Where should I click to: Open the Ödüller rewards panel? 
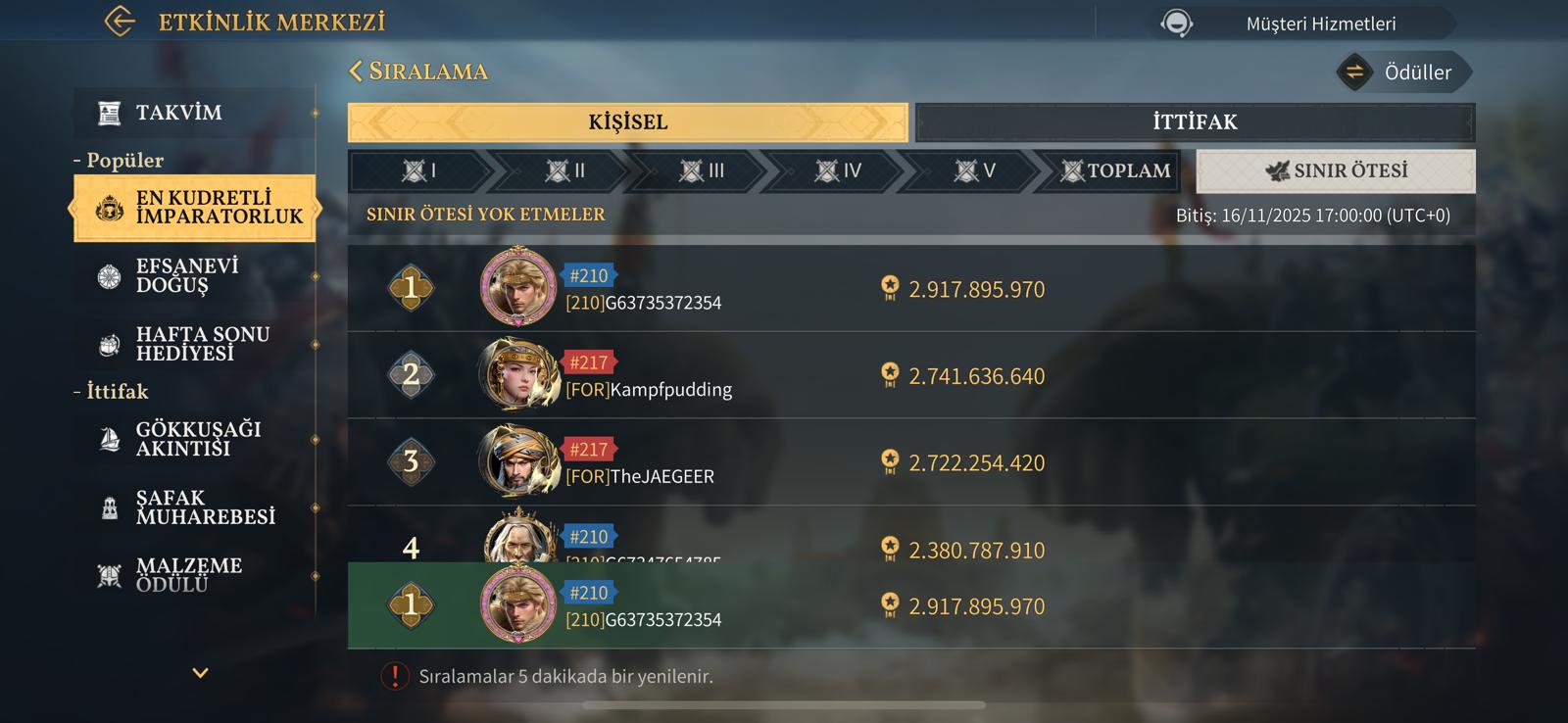[x=1403, y=72]
